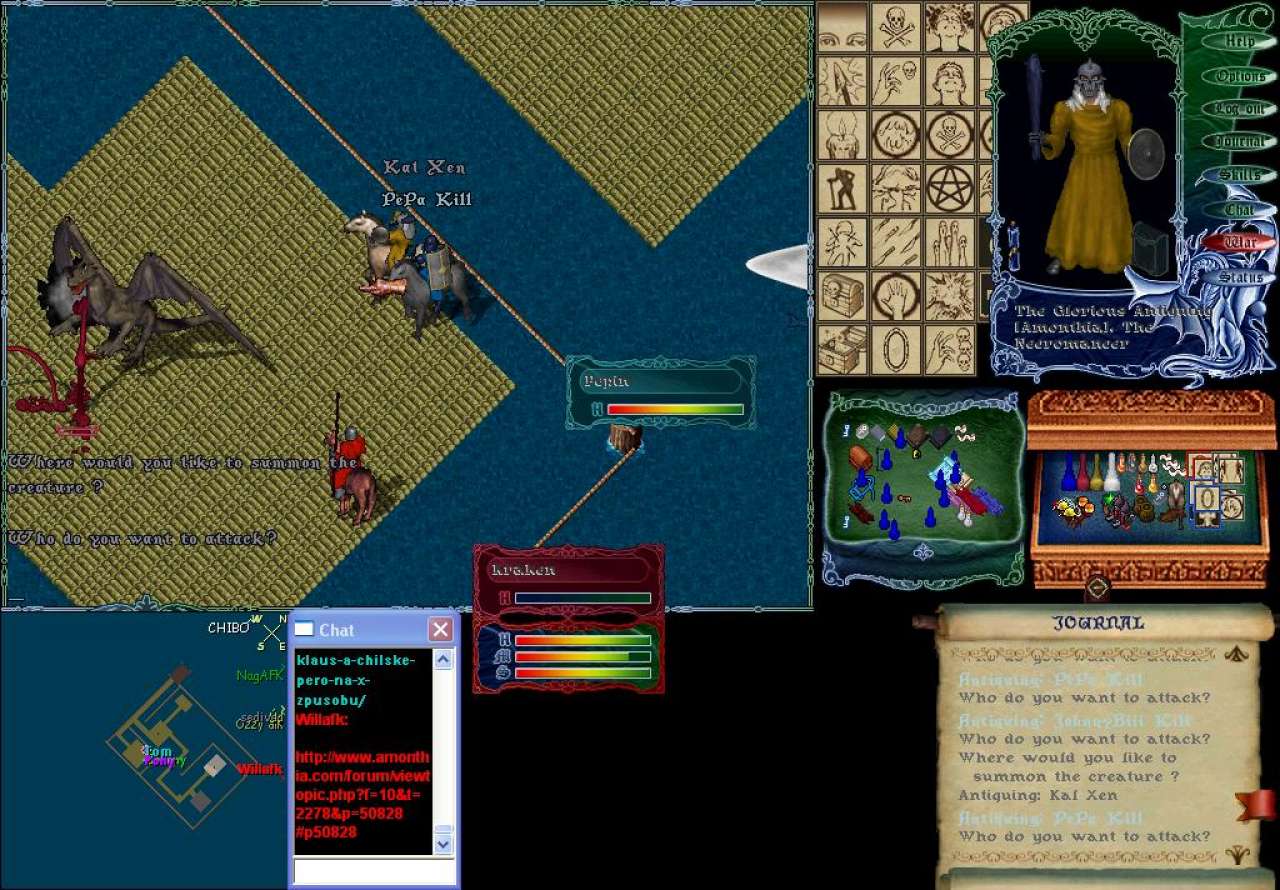Click the Log out button
The height and width of the screenshot is (890, 1280).
[x=1239, y=109]
